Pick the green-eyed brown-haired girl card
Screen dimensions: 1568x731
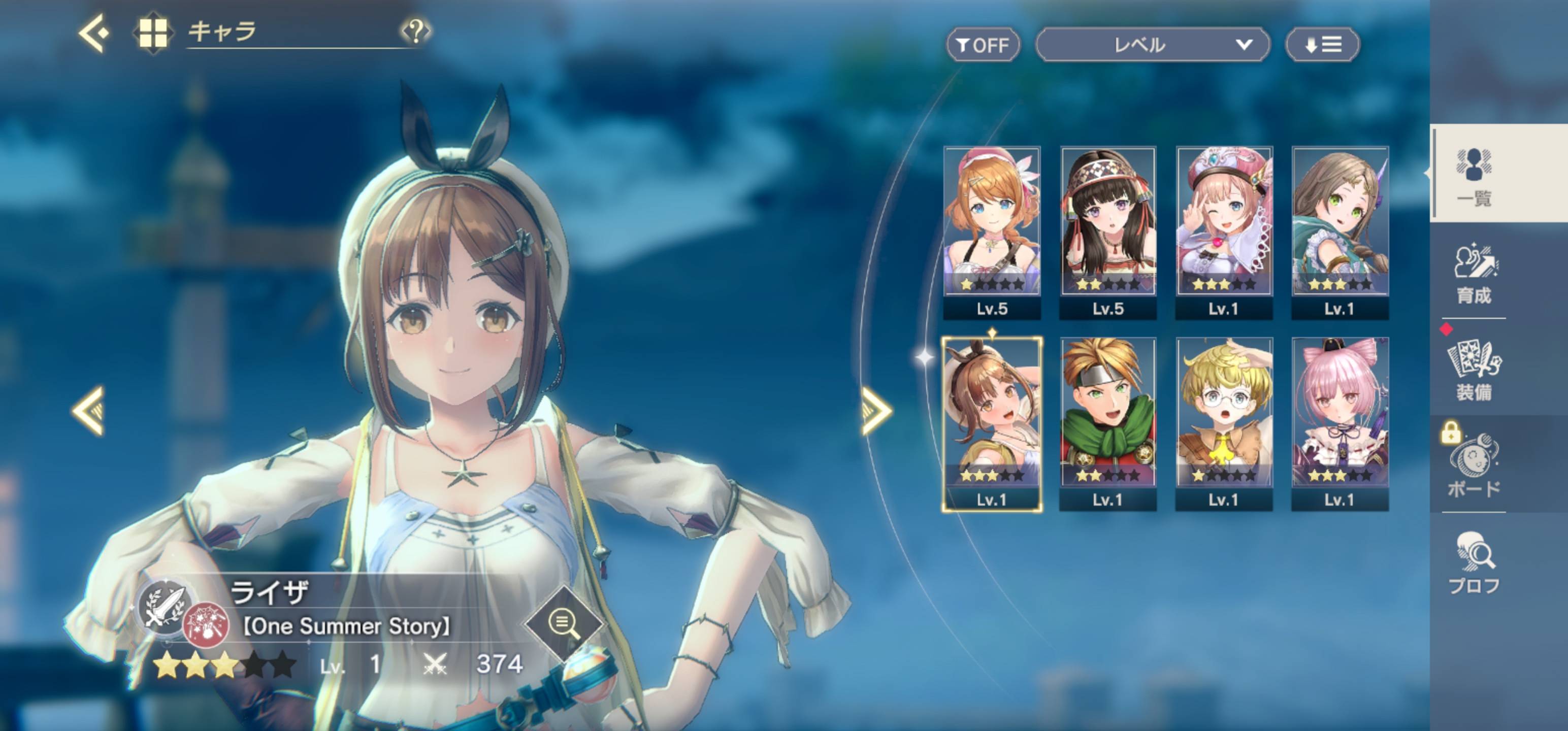click(1340, 231)
